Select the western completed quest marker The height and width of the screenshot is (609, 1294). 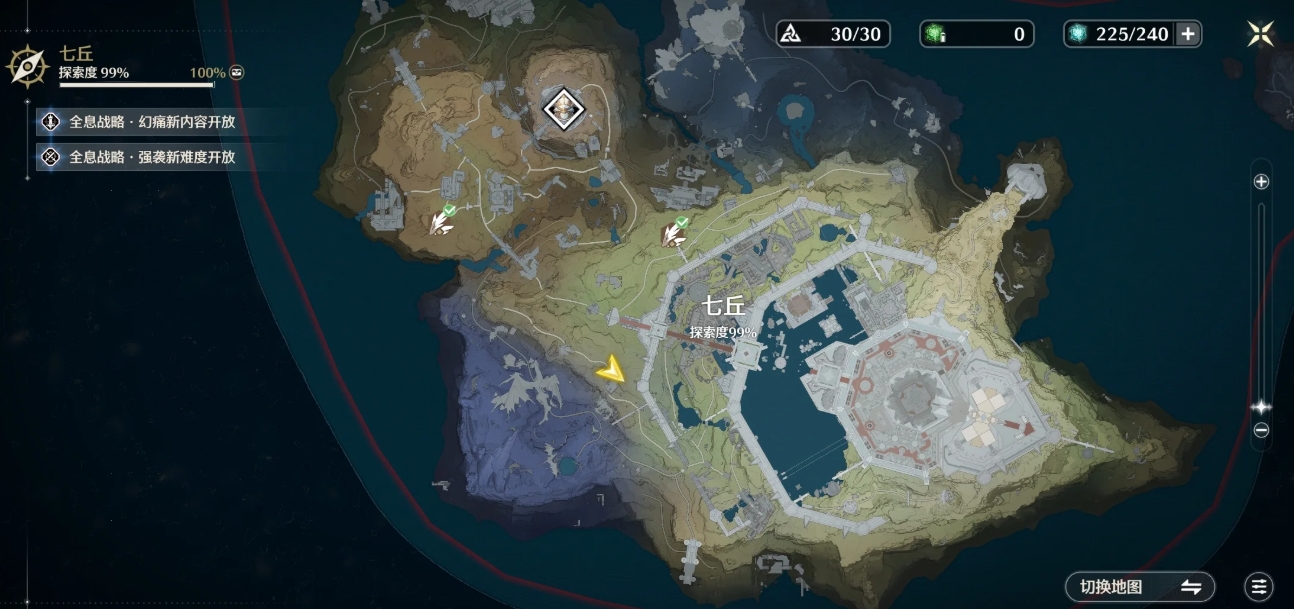pos(441,221)
